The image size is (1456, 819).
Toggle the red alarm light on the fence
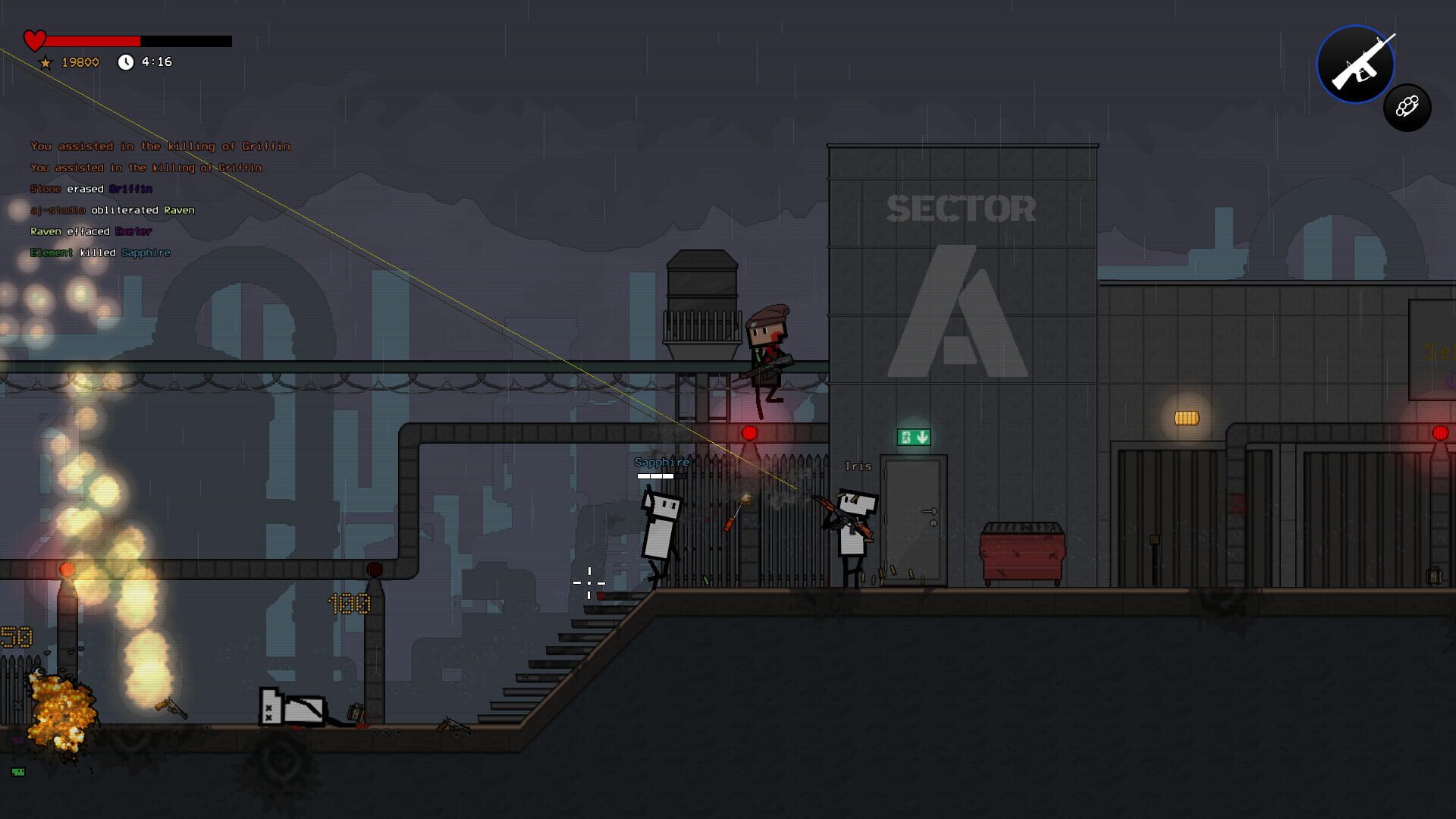(x=748, y=435)
